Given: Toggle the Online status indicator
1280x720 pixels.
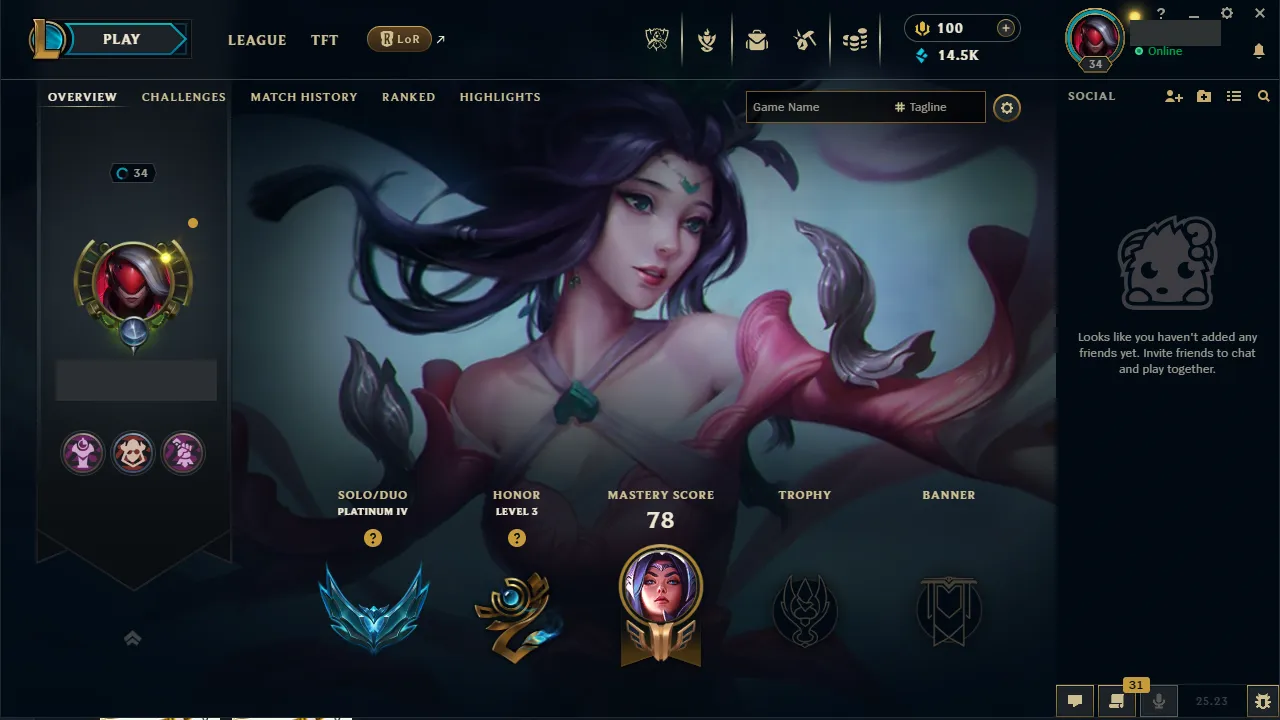Looking at the screenshot, I should (1160, 50).
